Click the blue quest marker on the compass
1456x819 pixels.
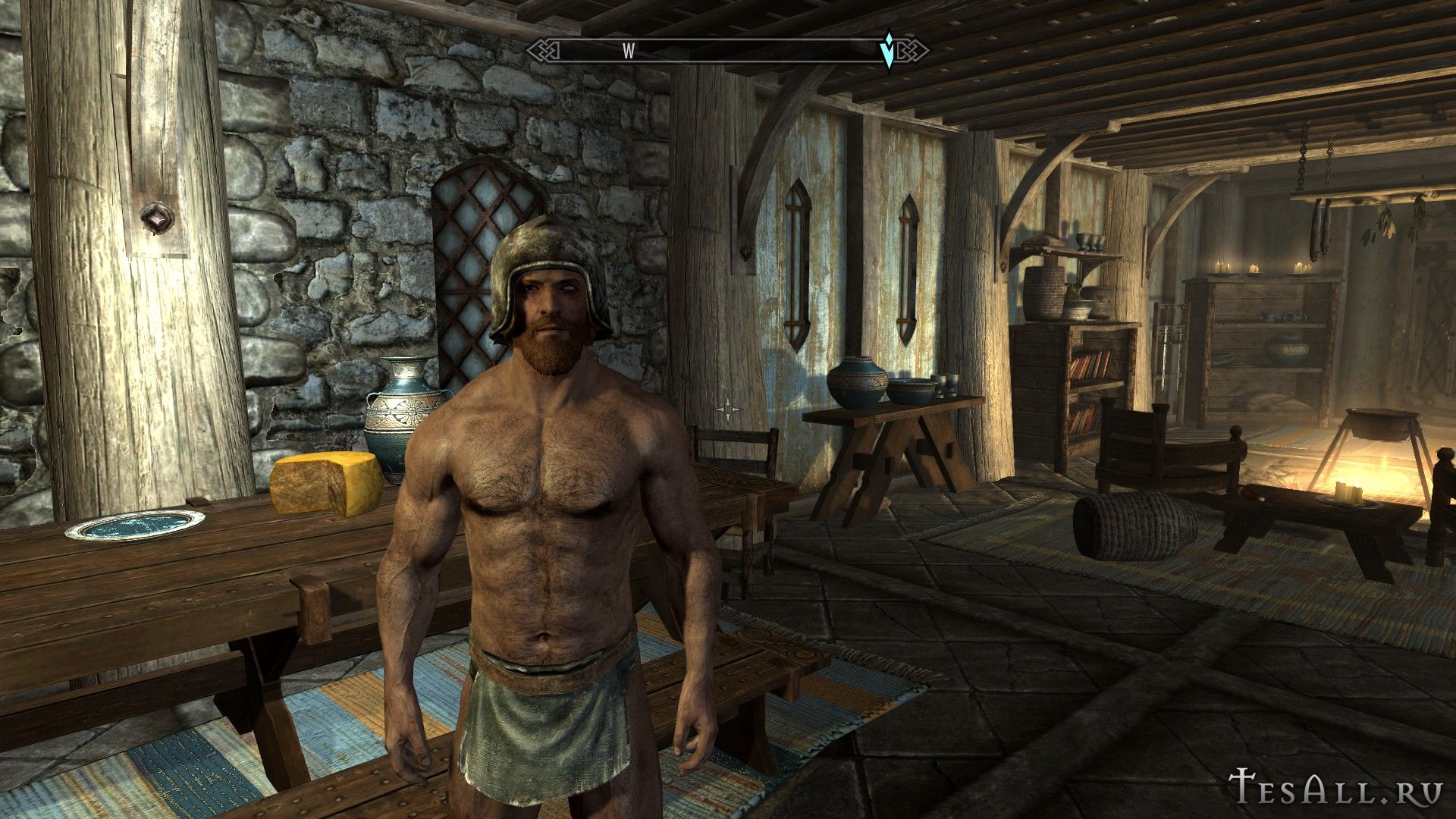coord(888,50)
